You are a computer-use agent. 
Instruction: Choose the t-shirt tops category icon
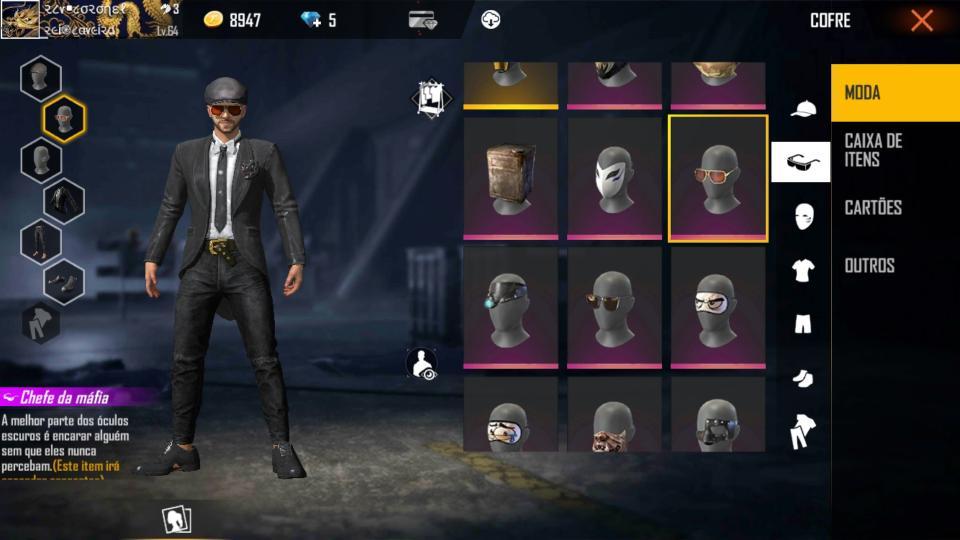803,269
